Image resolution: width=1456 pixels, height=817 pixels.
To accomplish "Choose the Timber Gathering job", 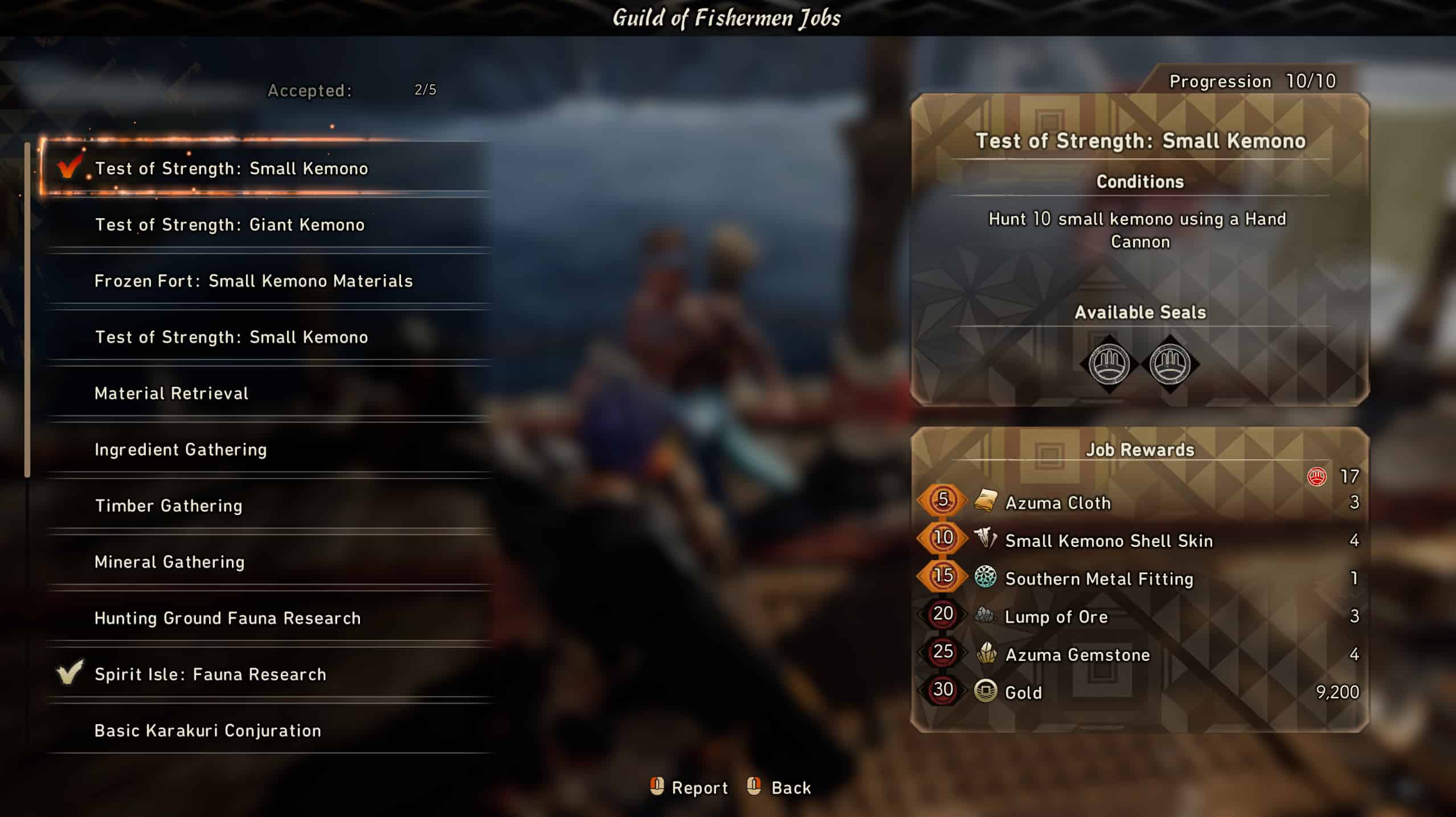I will coord(169,506).
